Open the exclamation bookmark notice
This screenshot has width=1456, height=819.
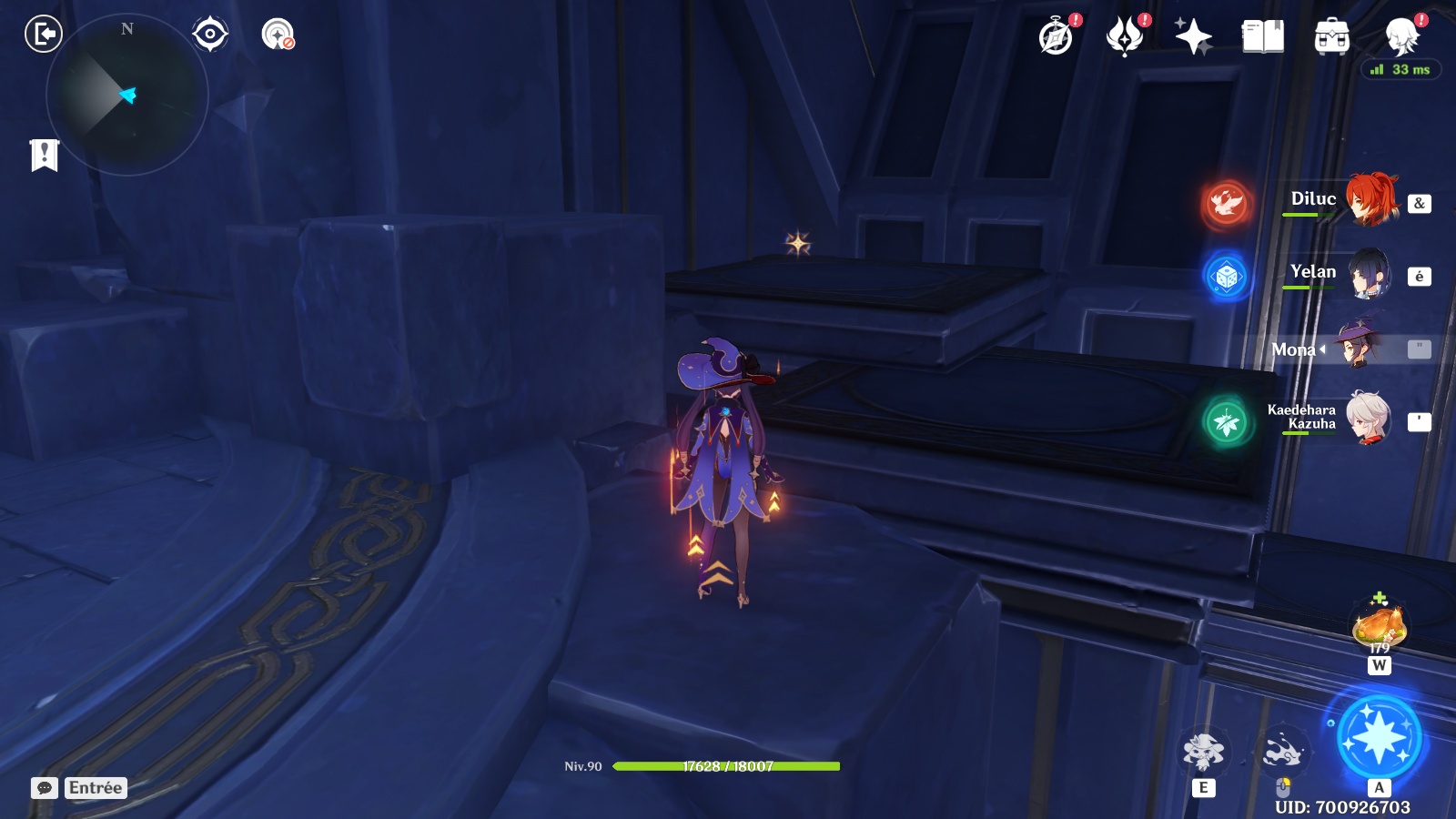(x=44, y=155)
